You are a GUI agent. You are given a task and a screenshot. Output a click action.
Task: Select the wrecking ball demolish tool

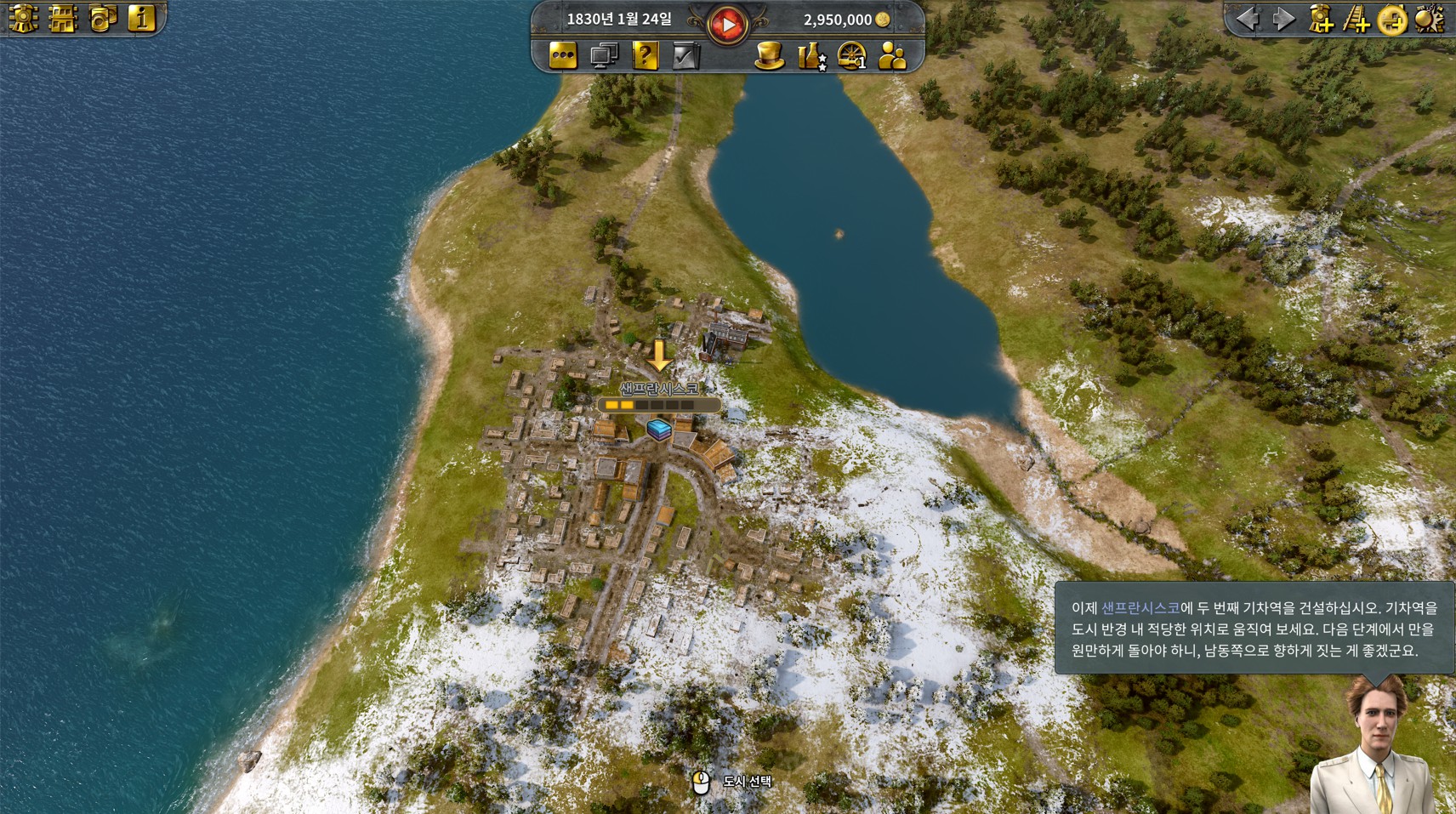point(1429,19)
